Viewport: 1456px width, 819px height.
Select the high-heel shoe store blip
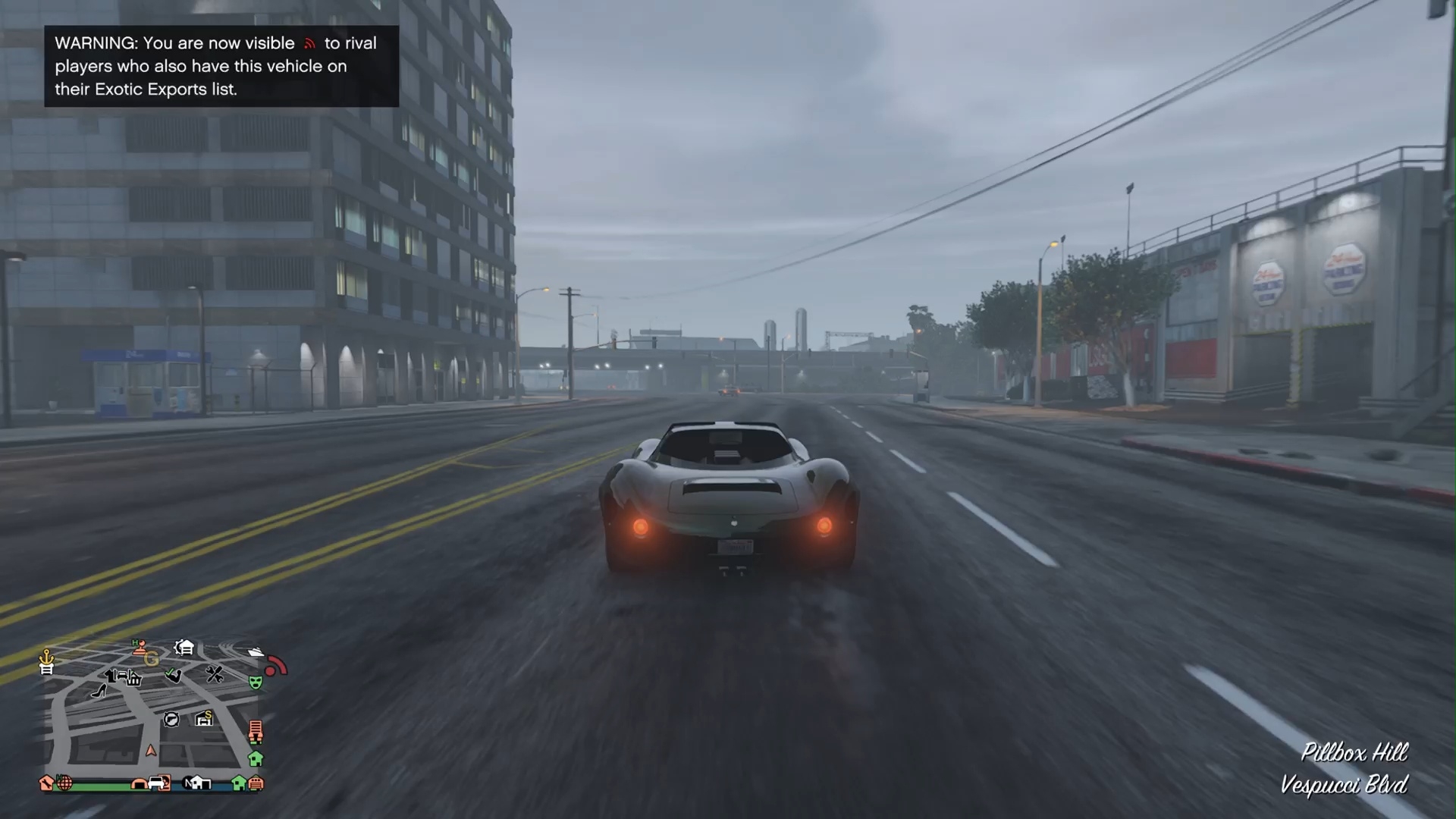coord(99,690)
